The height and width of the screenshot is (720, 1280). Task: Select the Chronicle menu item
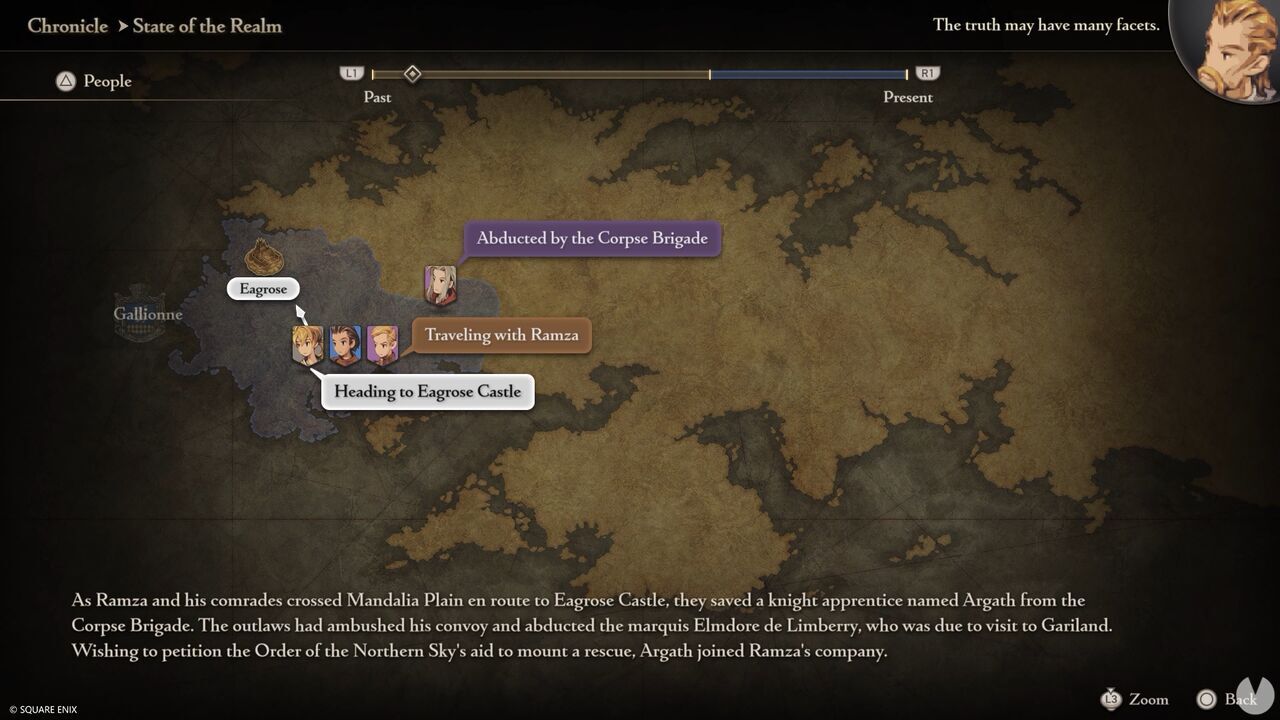pos(67,26)
